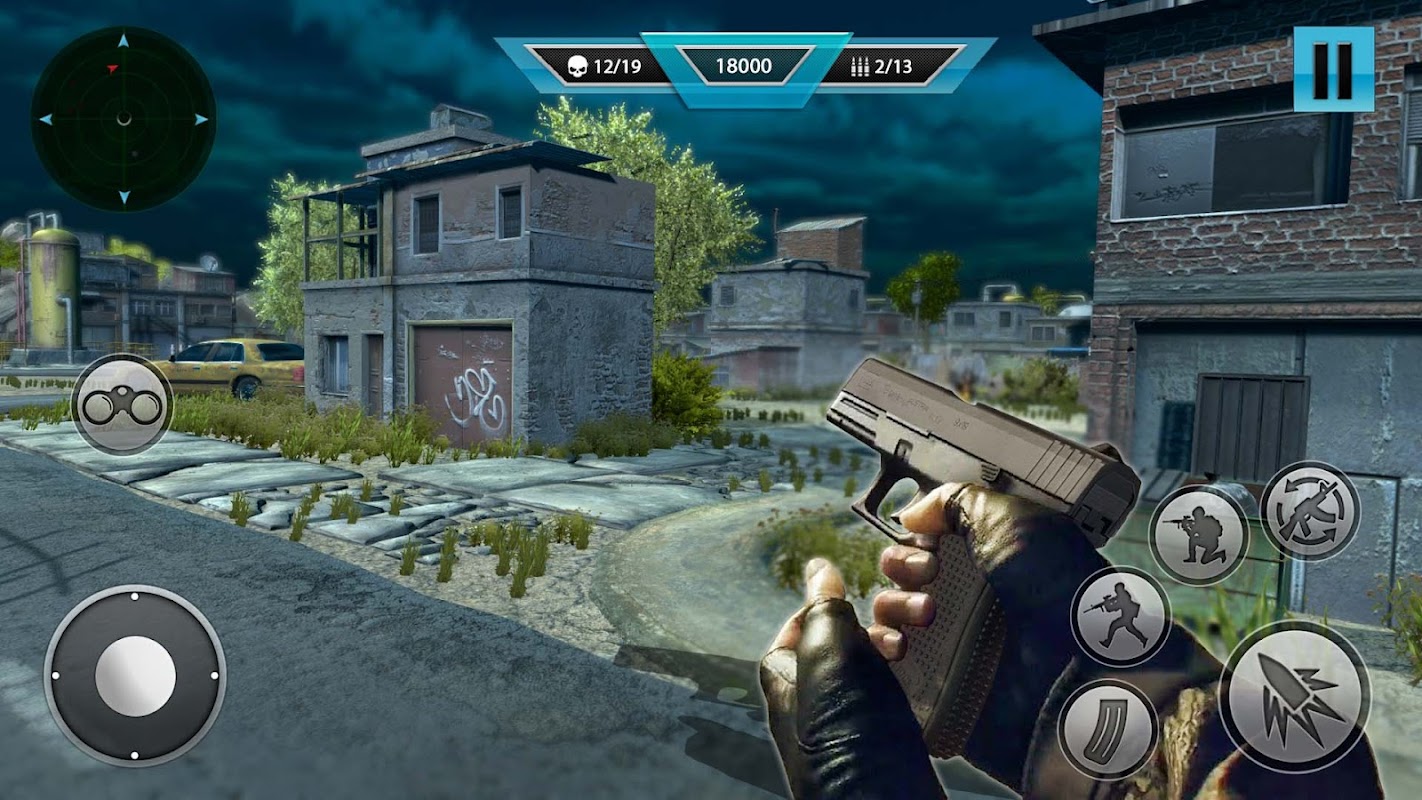The height and width of the screenshot is (800, 1422).
Task: Click the movement joystick thumb
Action: click(135, 677)
